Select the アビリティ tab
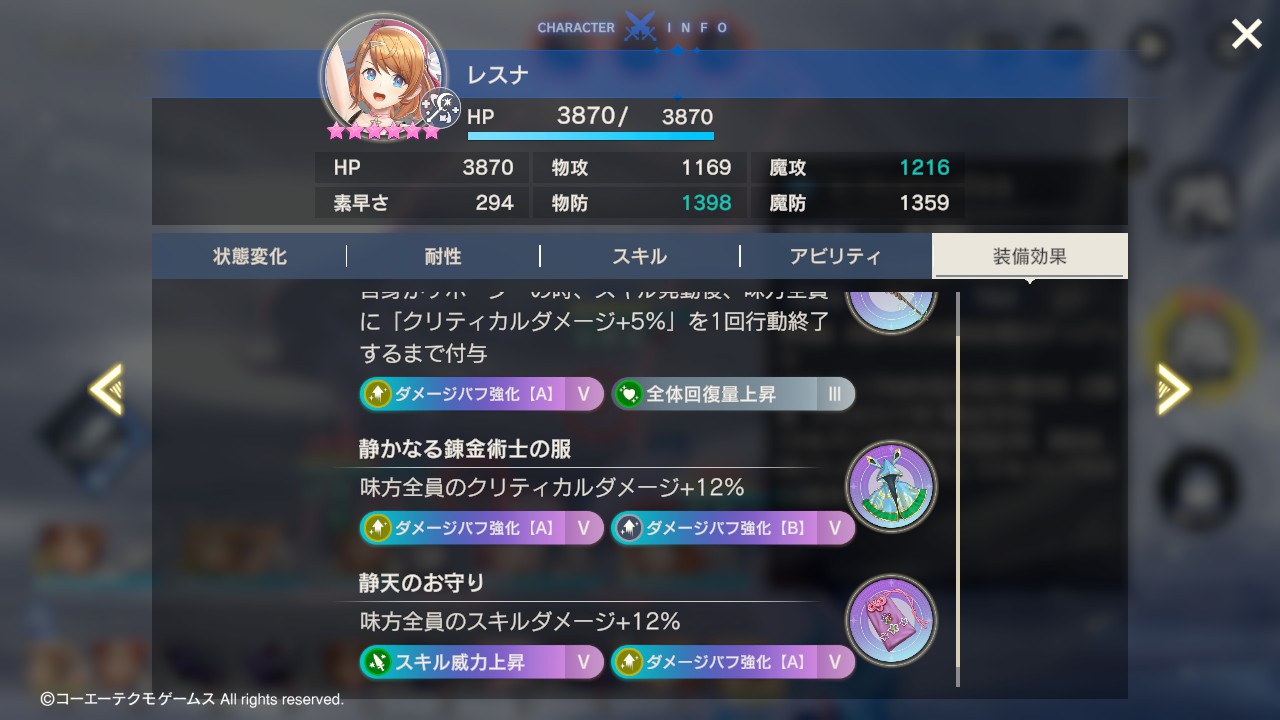The width and height of the screenshot is (1280, 720). [x=835, y=257]
